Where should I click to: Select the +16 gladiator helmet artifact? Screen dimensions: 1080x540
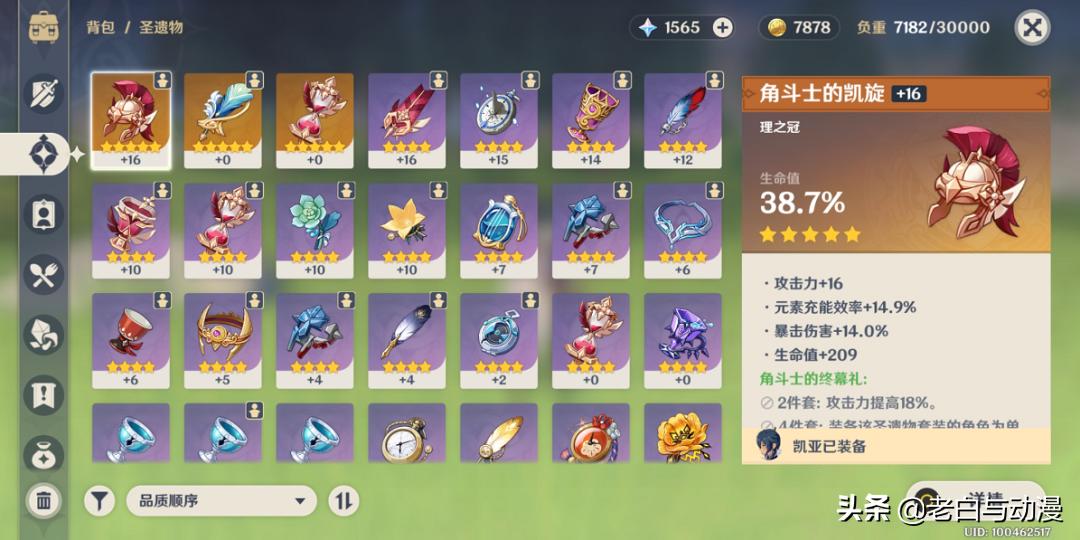(131, 119)
